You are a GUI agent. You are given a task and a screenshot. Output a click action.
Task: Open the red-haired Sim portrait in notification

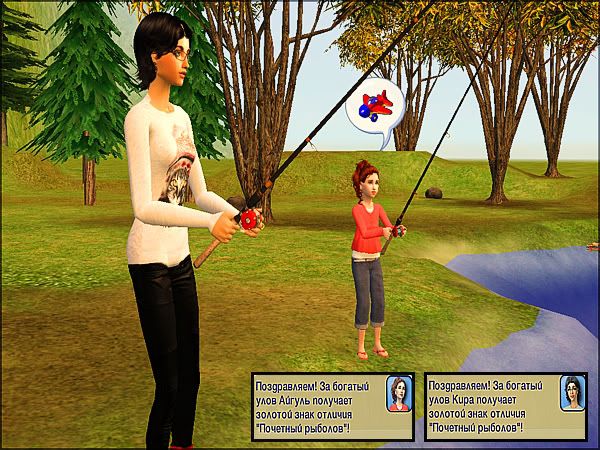point(397,395)
